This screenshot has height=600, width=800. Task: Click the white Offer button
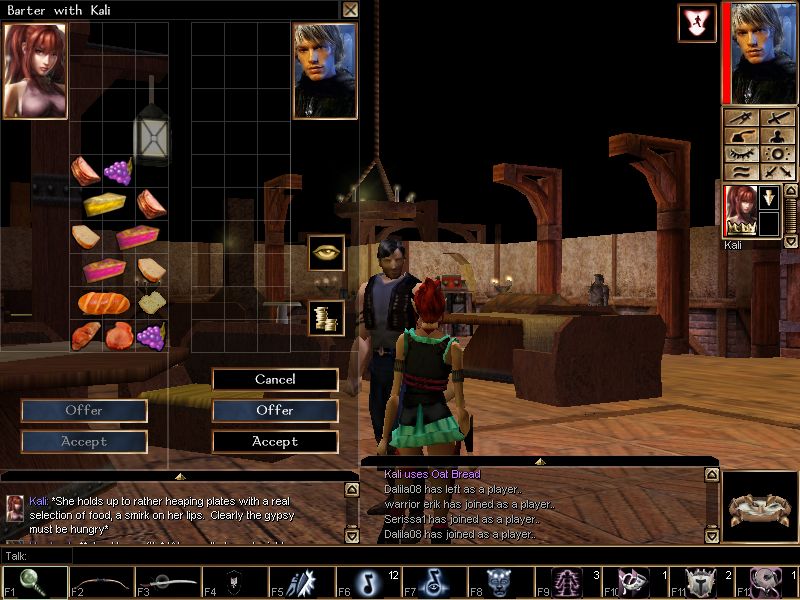pos(275,410)
